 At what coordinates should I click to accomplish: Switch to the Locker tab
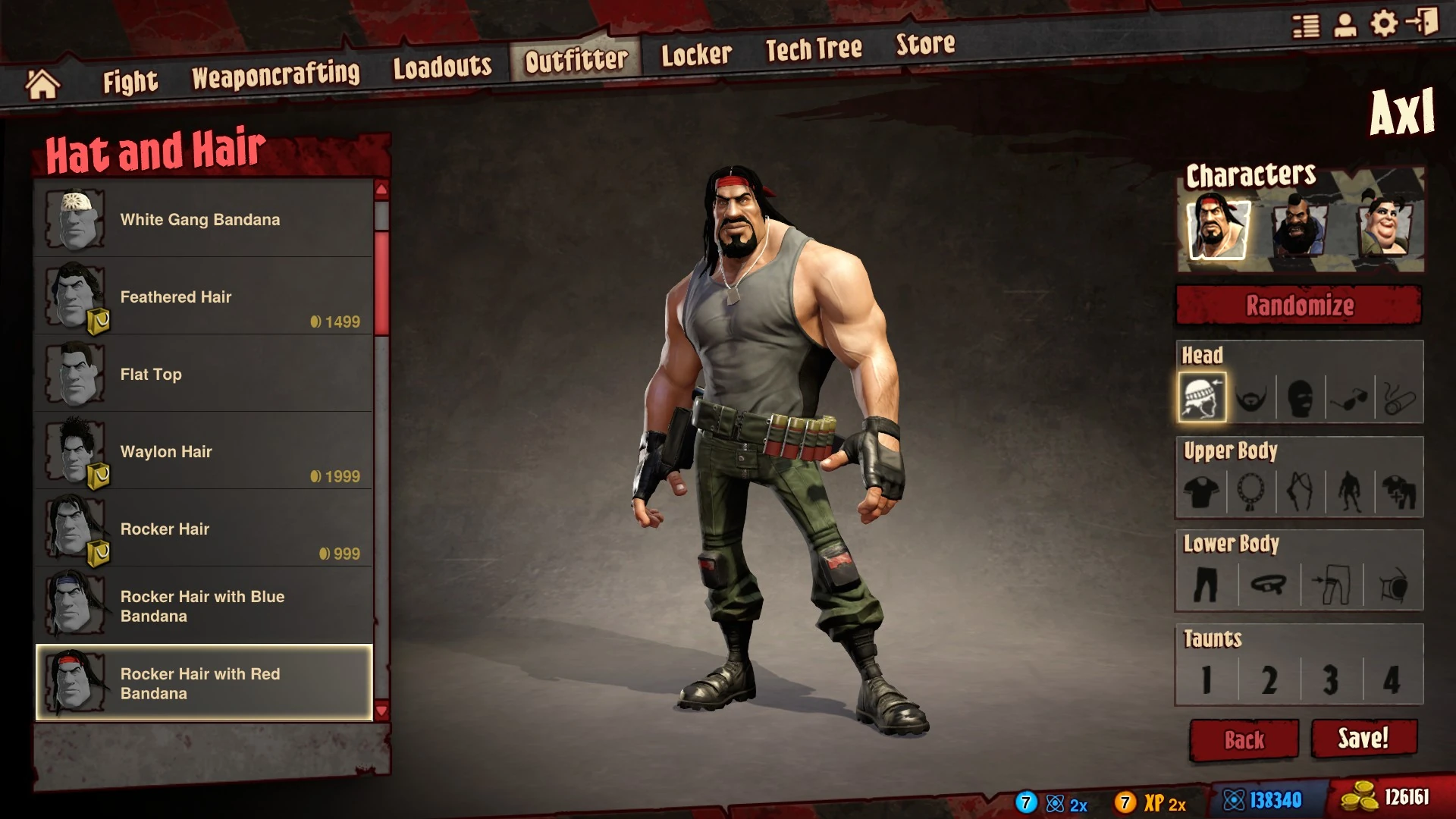[x=695, y=52]
